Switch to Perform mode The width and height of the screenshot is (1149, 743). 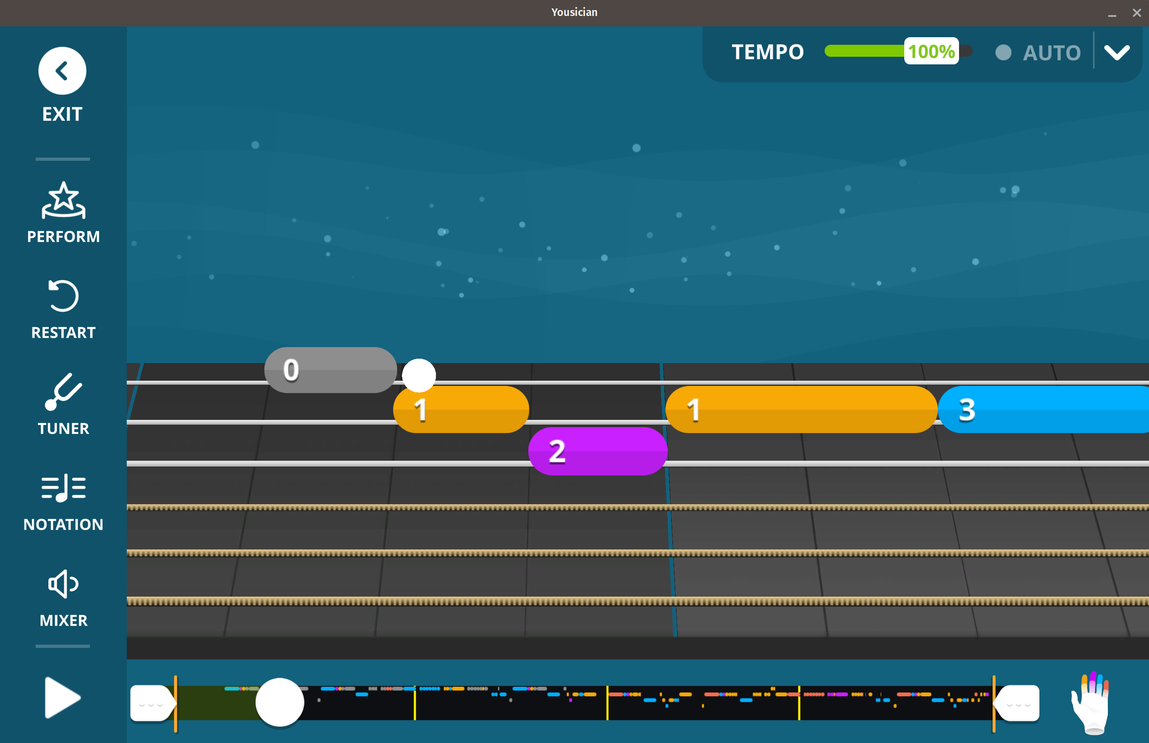pyautogui.click(x=63, y=212)
